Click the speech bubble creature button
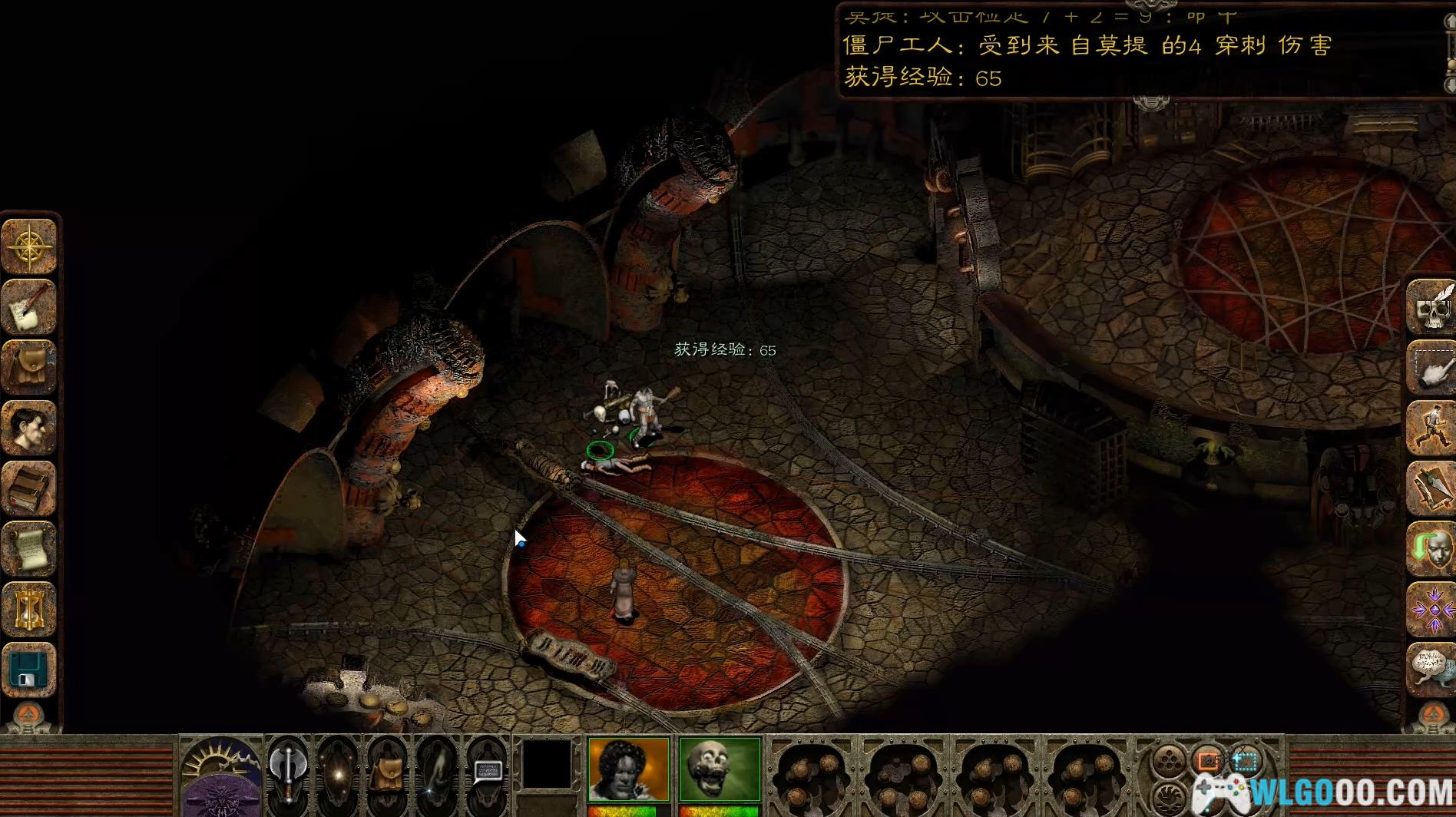Image resolution: width=1456 pixels, height=817 pixels. coord(1431,670)
